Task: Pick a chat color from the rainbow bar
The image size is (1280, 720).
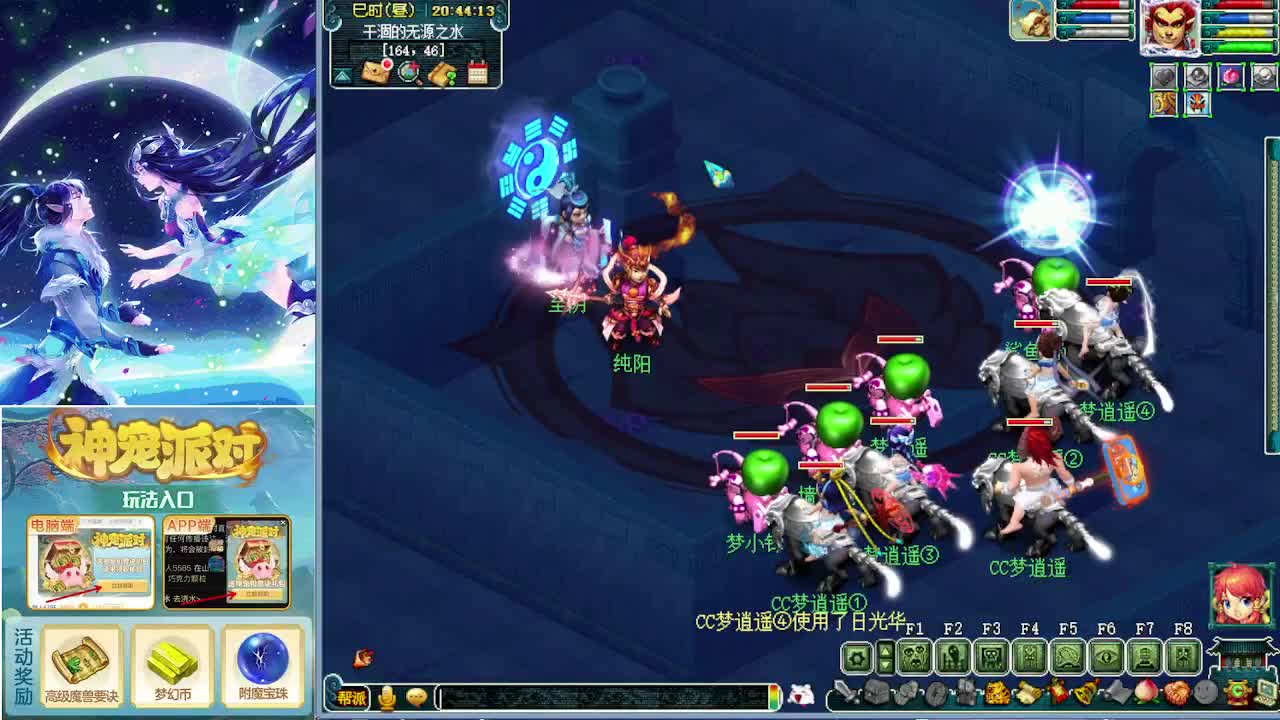Action: pyautogui.click(x=773, y=697)
